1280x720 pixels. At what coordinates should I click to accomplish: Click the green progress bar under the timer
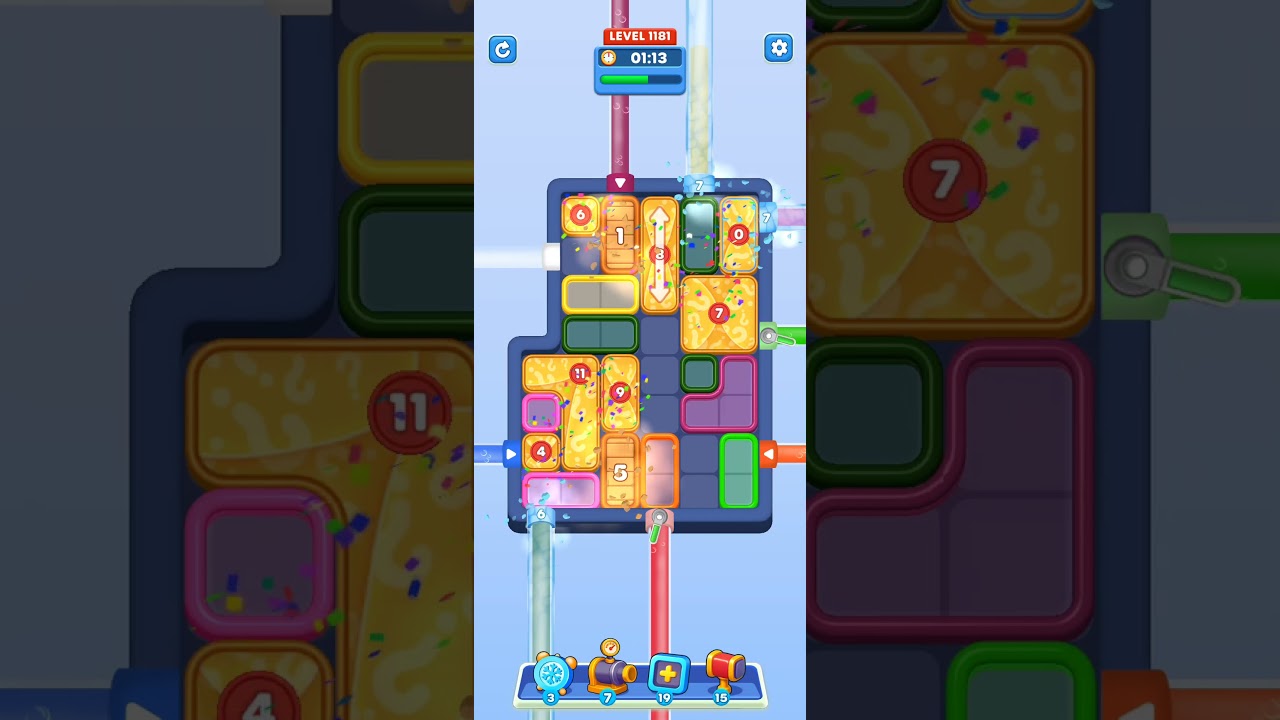pos(639,79)
